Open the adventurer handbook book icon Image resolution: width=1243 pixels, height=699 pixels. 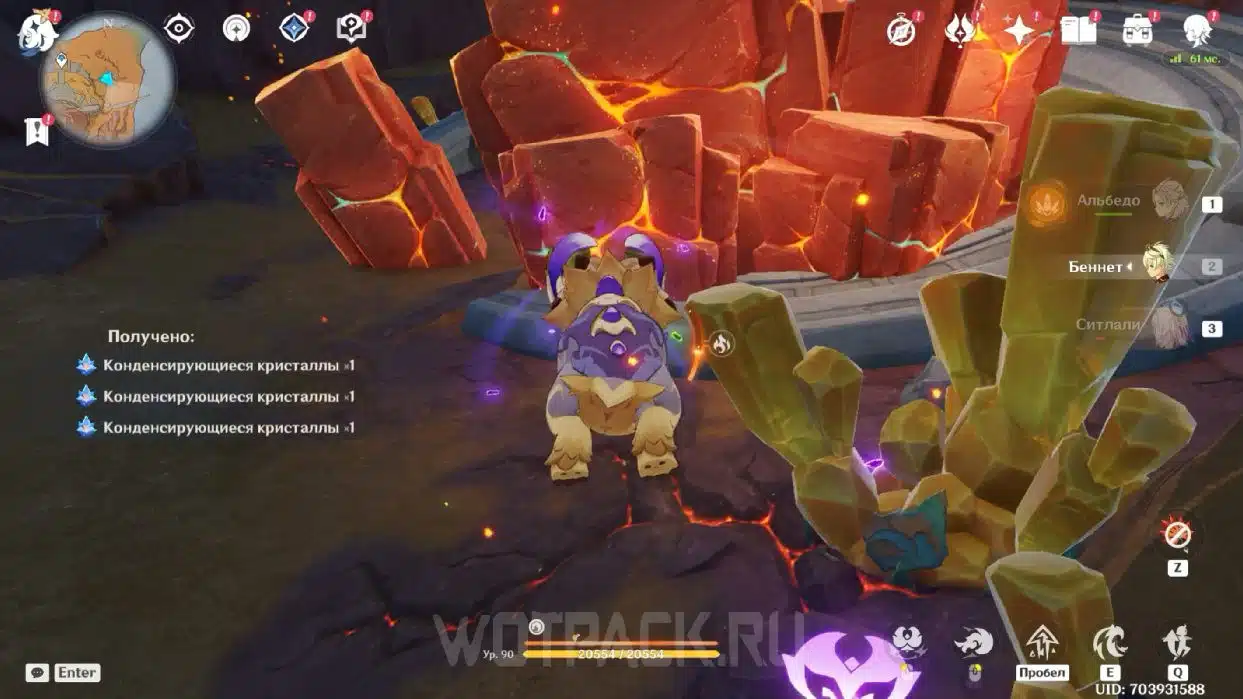pyautogui.click(x=1078, y=31)
